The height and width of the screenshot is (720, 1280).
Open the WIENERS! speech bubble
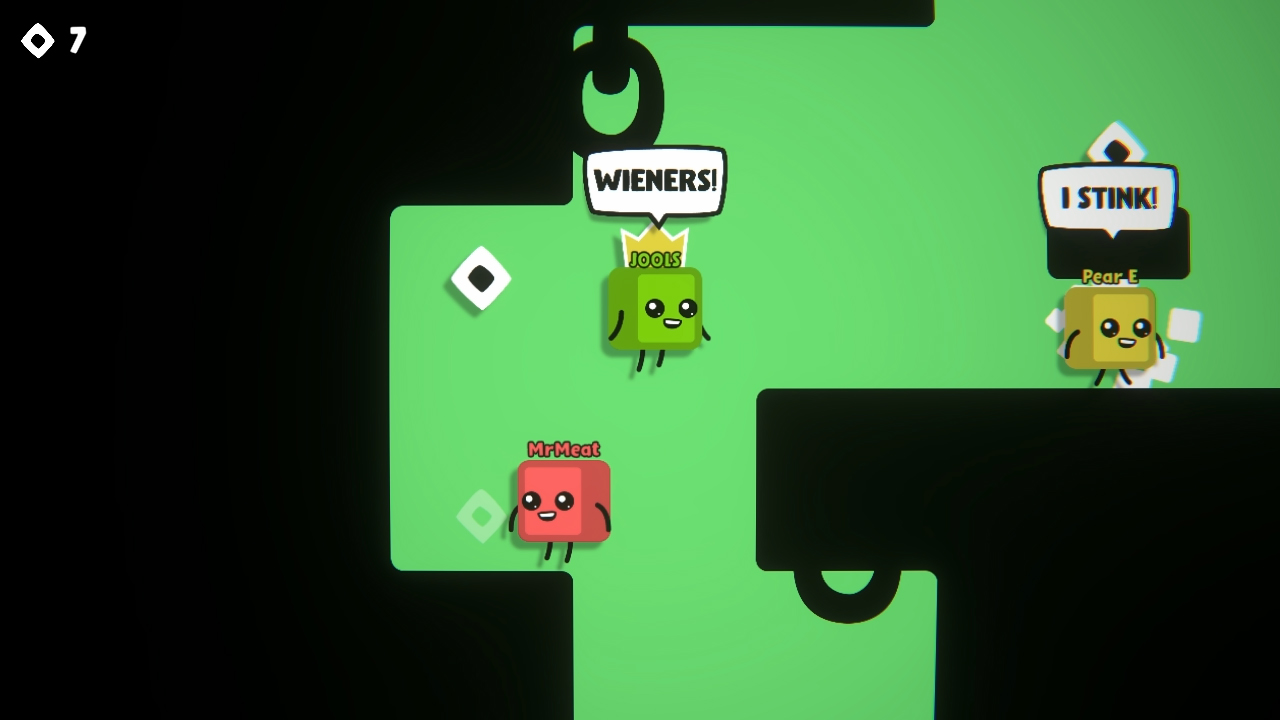[654, 180]
